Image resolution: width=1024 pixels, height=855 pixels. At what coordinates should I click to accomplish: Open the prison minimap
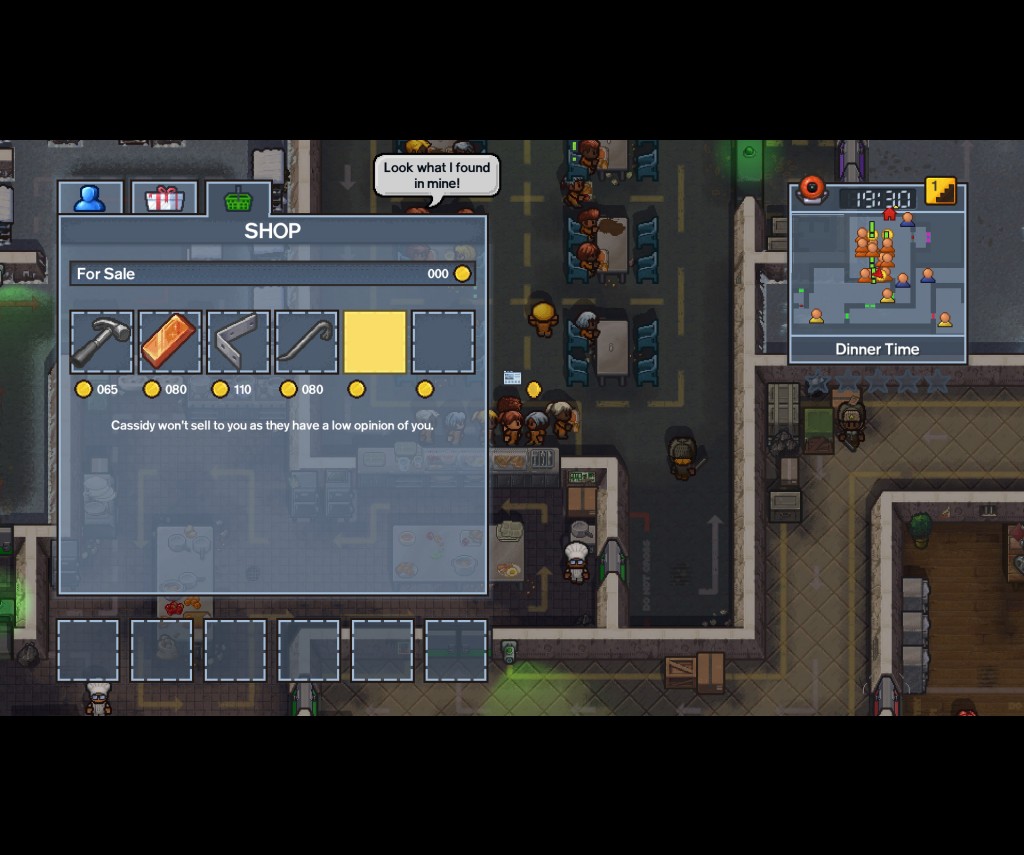pos(877,272)
